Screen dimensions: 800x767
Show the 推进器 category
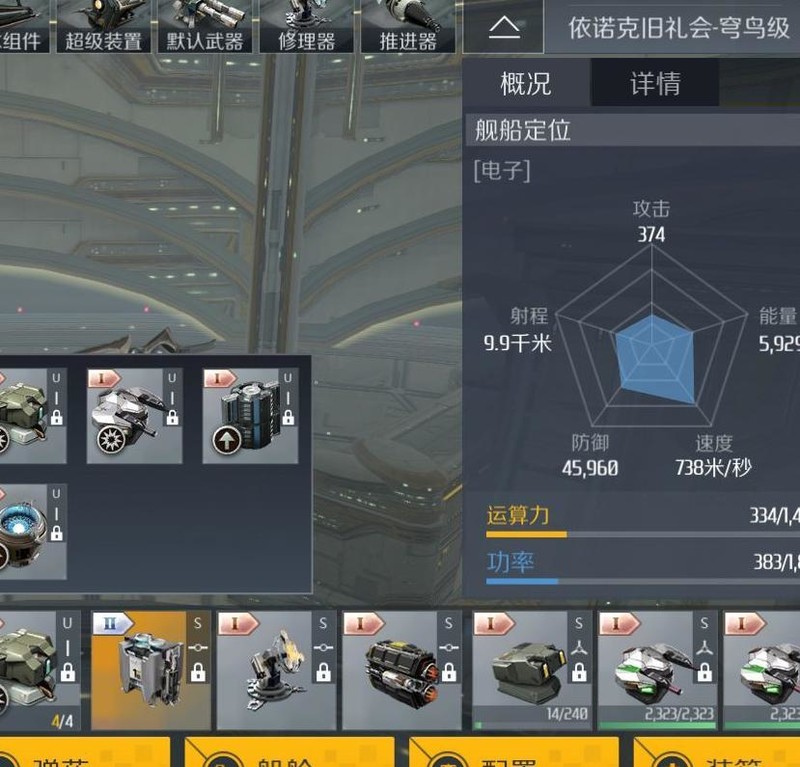408,27
